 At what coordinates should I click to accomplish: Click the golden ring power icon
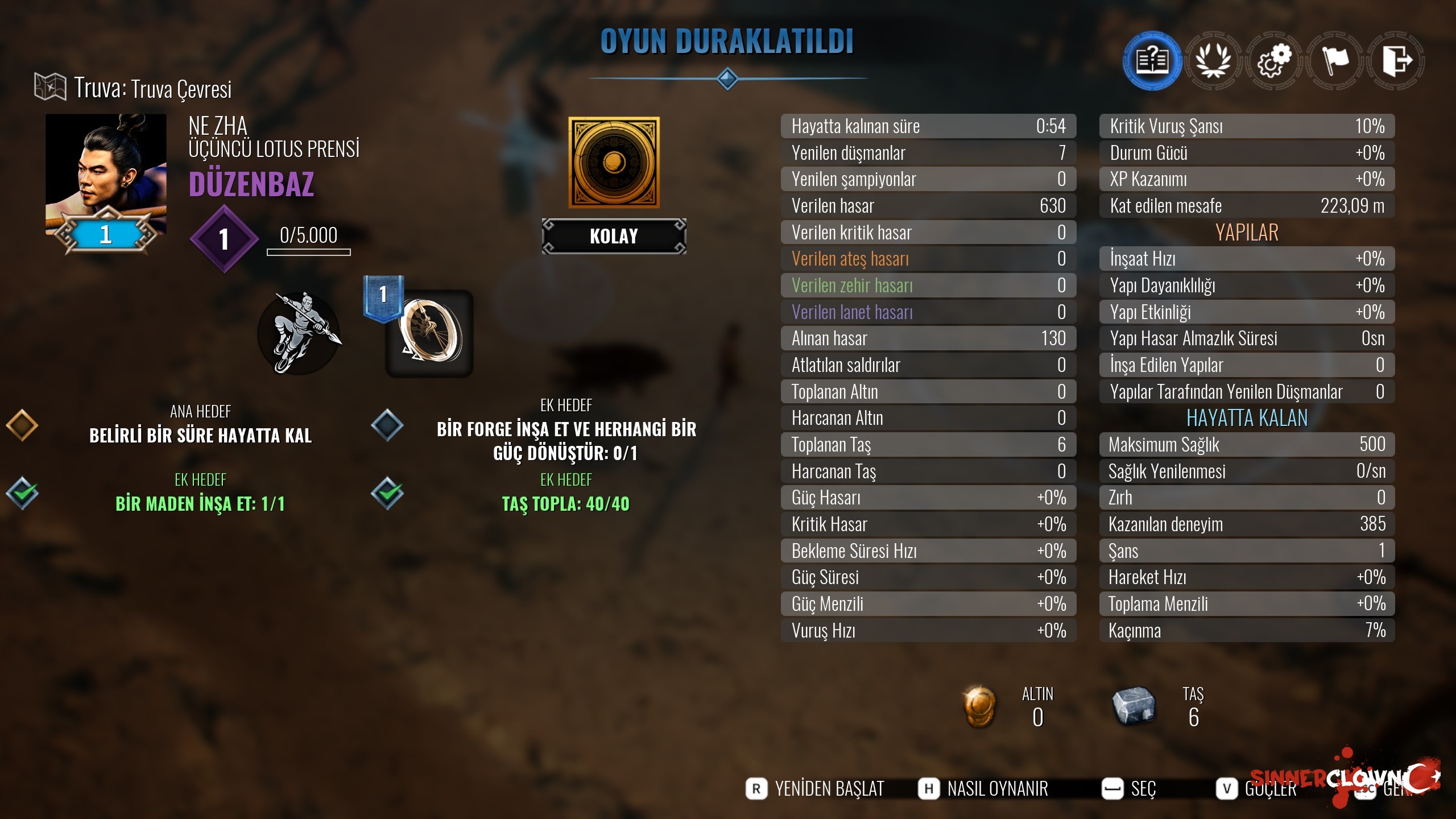pyautogui.click(x=430, y=333)
